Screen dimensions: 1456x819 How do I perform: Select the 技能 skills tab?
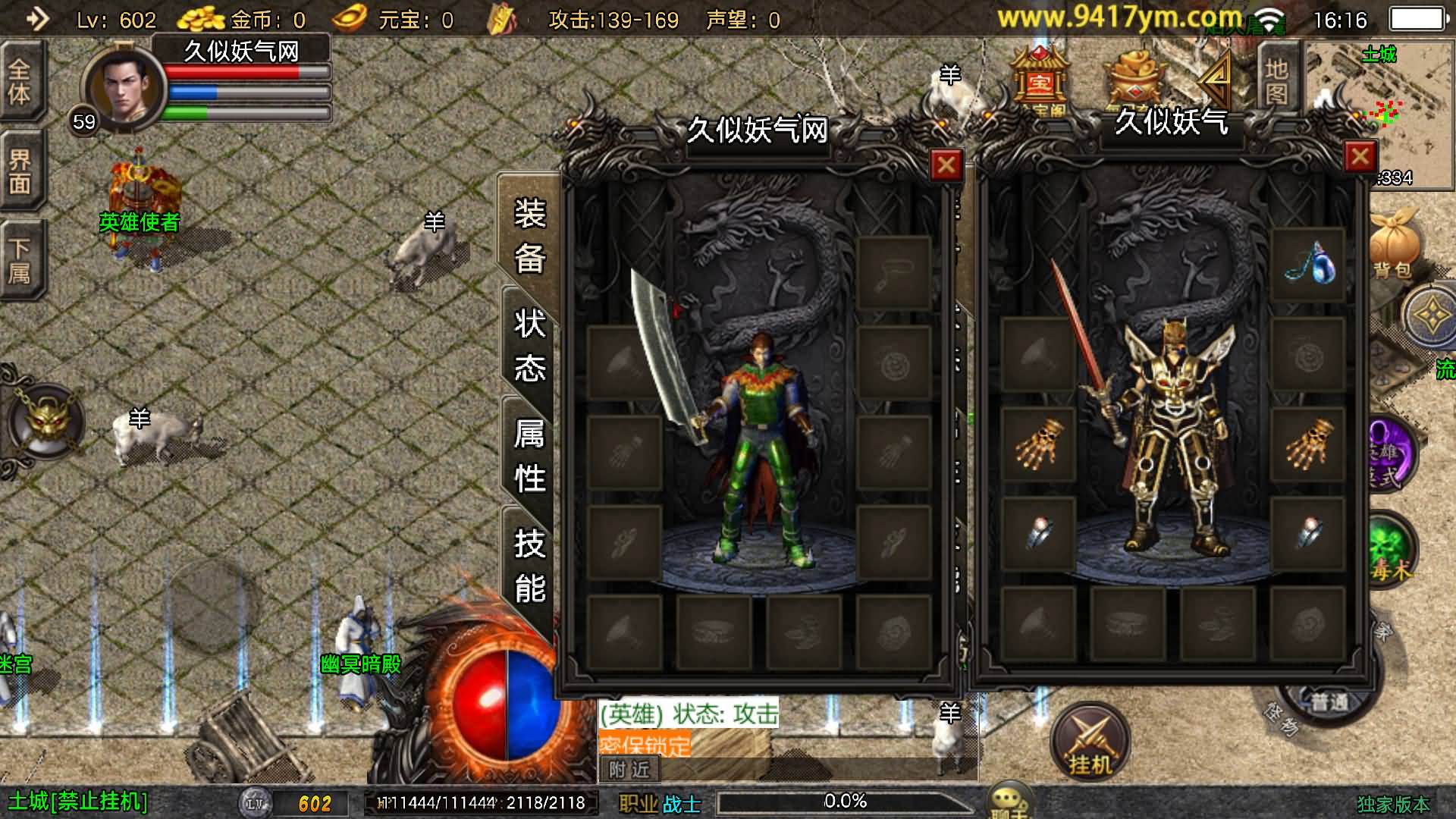pyautogui.click(x=529, y=566)
